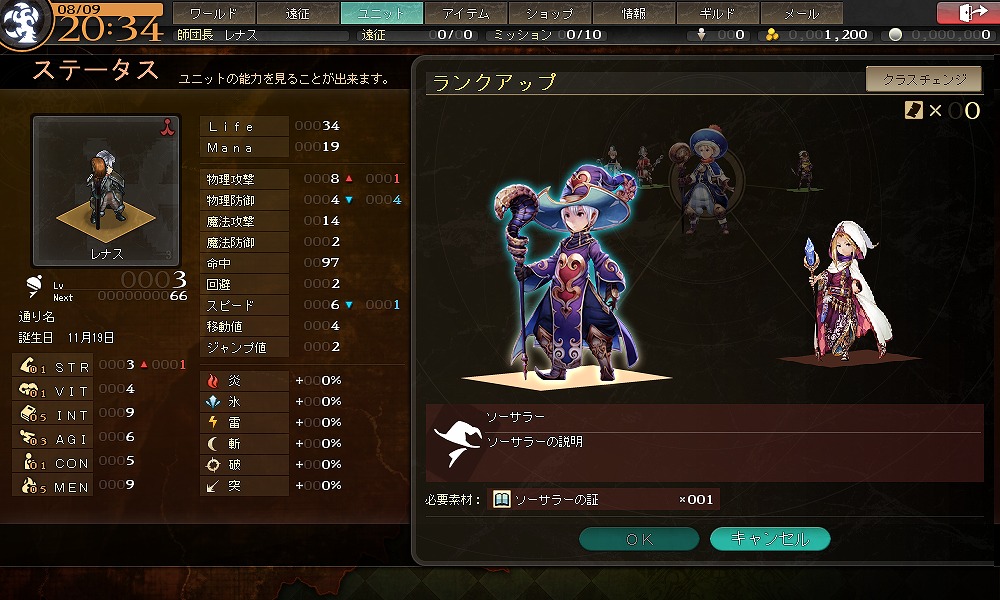Switch to the 遠征 tab
This screenshot has height=600, width=1000.
click(298, 14)
